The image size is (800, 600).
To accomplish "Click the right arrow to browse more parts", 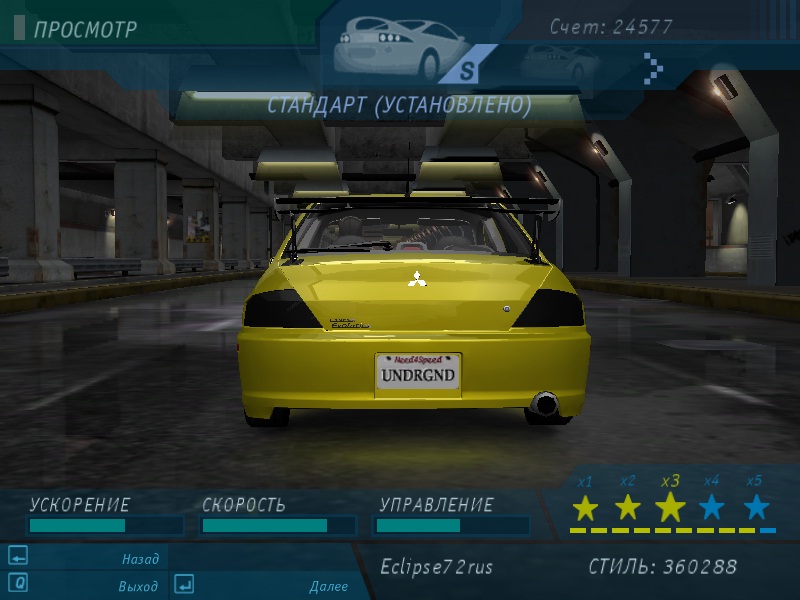I will [x=653, y=67].
